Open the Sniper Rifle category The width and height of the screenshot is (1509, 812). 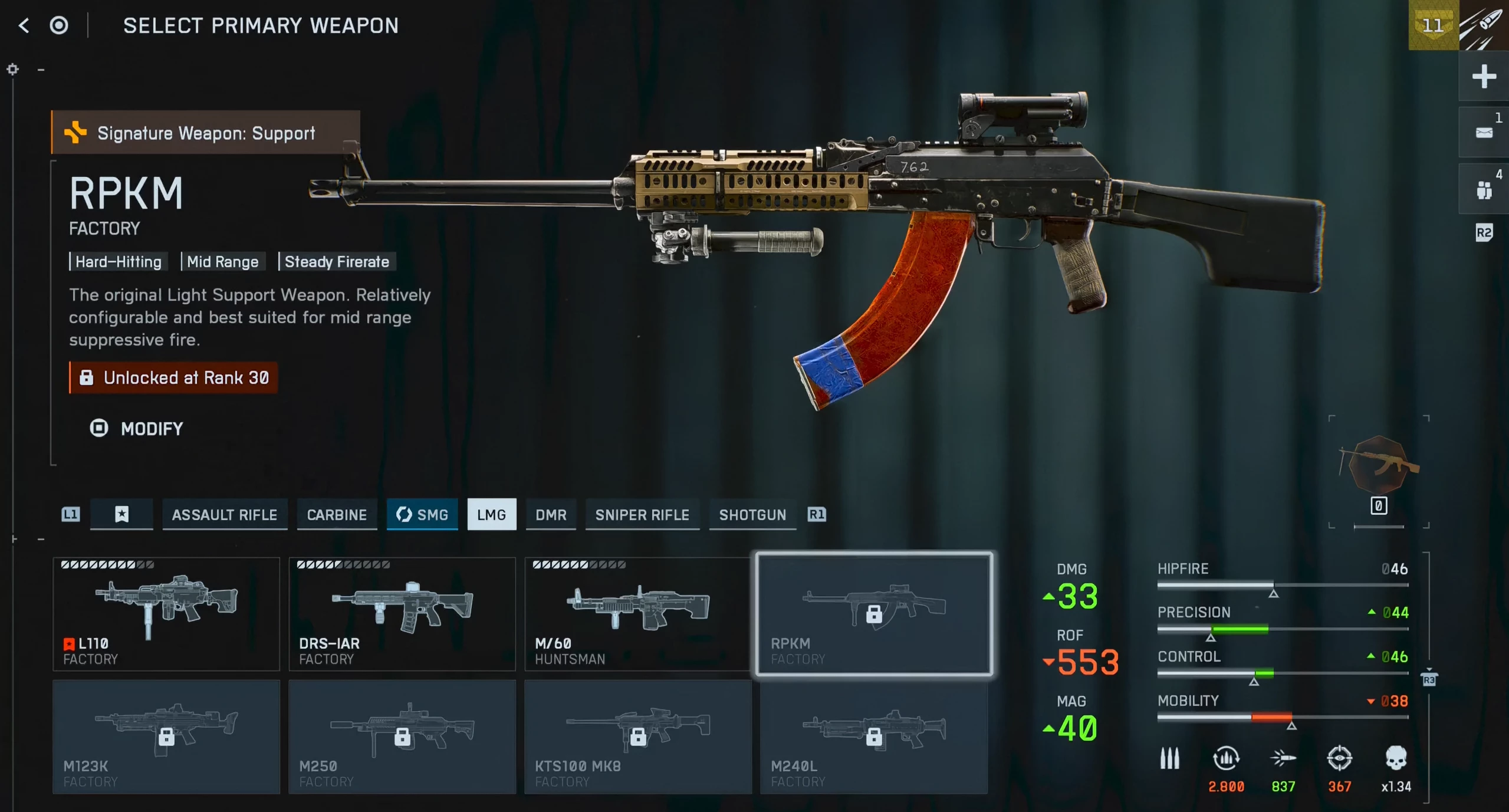[642, 514]
